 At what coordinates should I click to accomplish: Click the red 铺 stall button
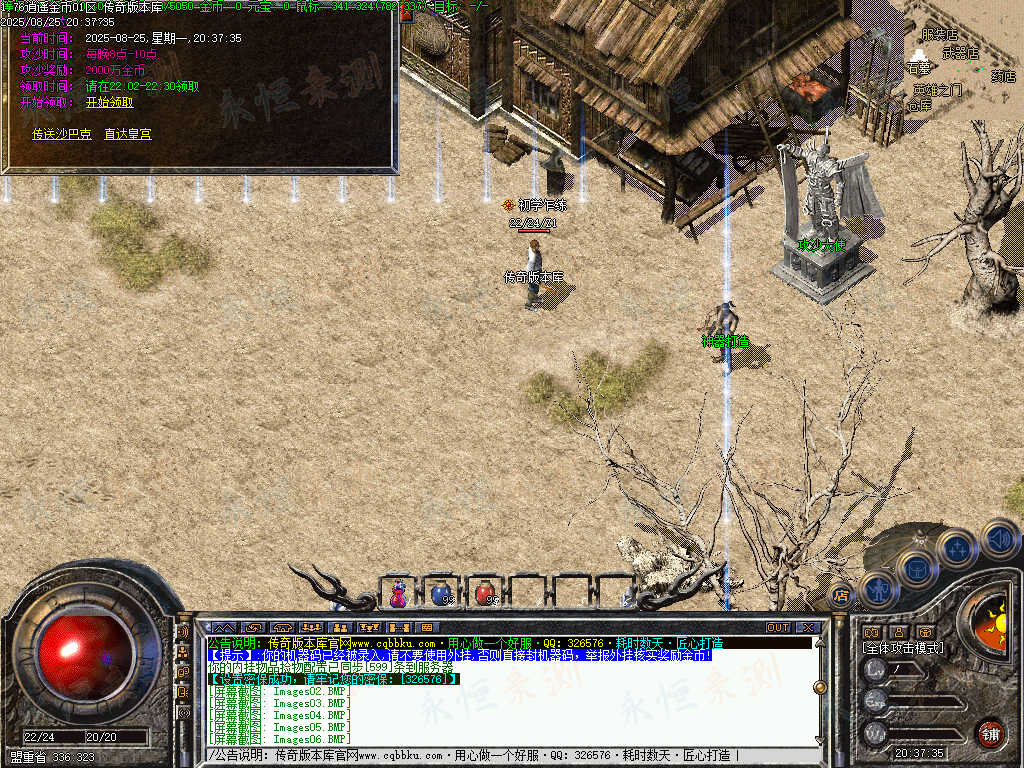click(x=990, y=733)
